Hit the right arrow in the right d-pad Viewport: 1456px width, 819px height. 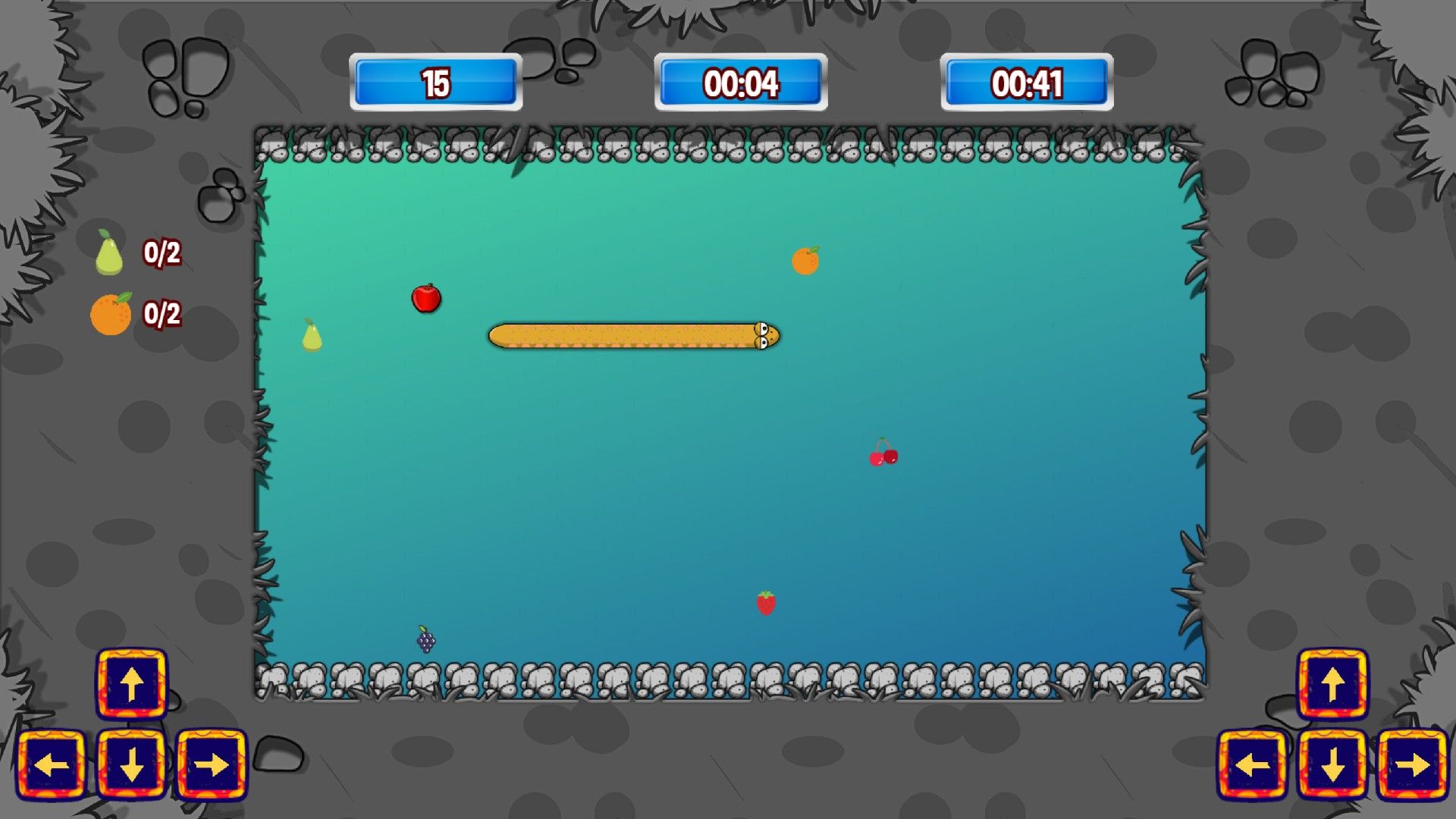point(1413,764)
